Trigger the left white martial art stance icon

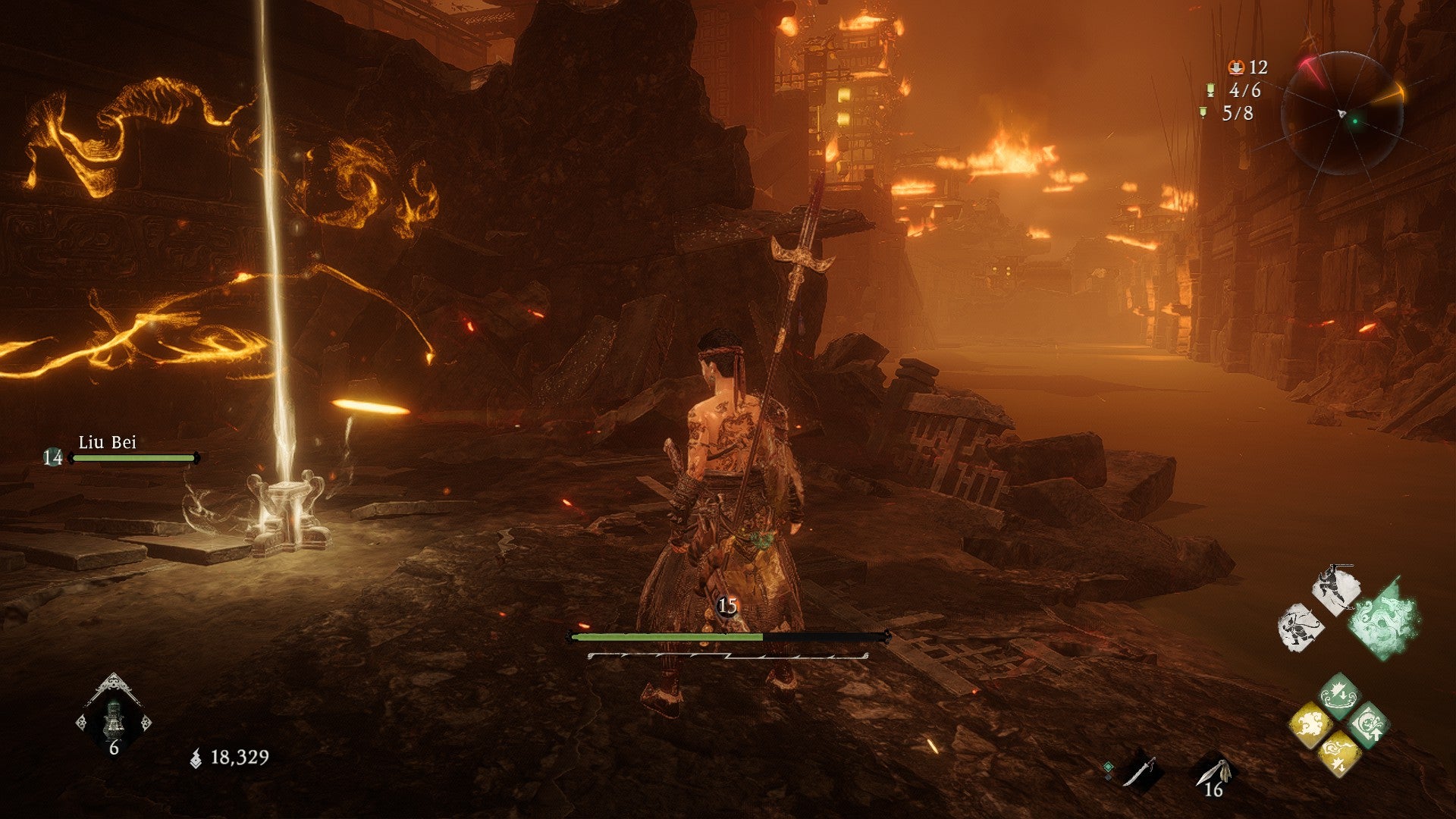point(1301,627)
